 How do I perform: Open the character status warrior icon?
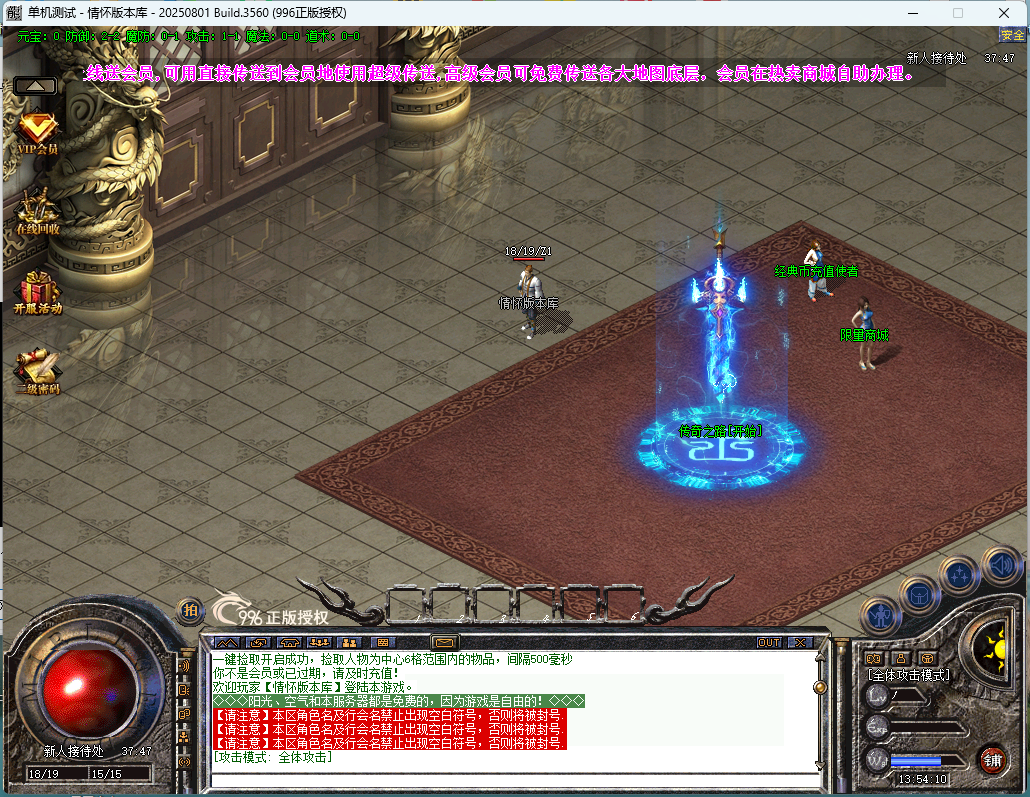[x=880, y=615]
